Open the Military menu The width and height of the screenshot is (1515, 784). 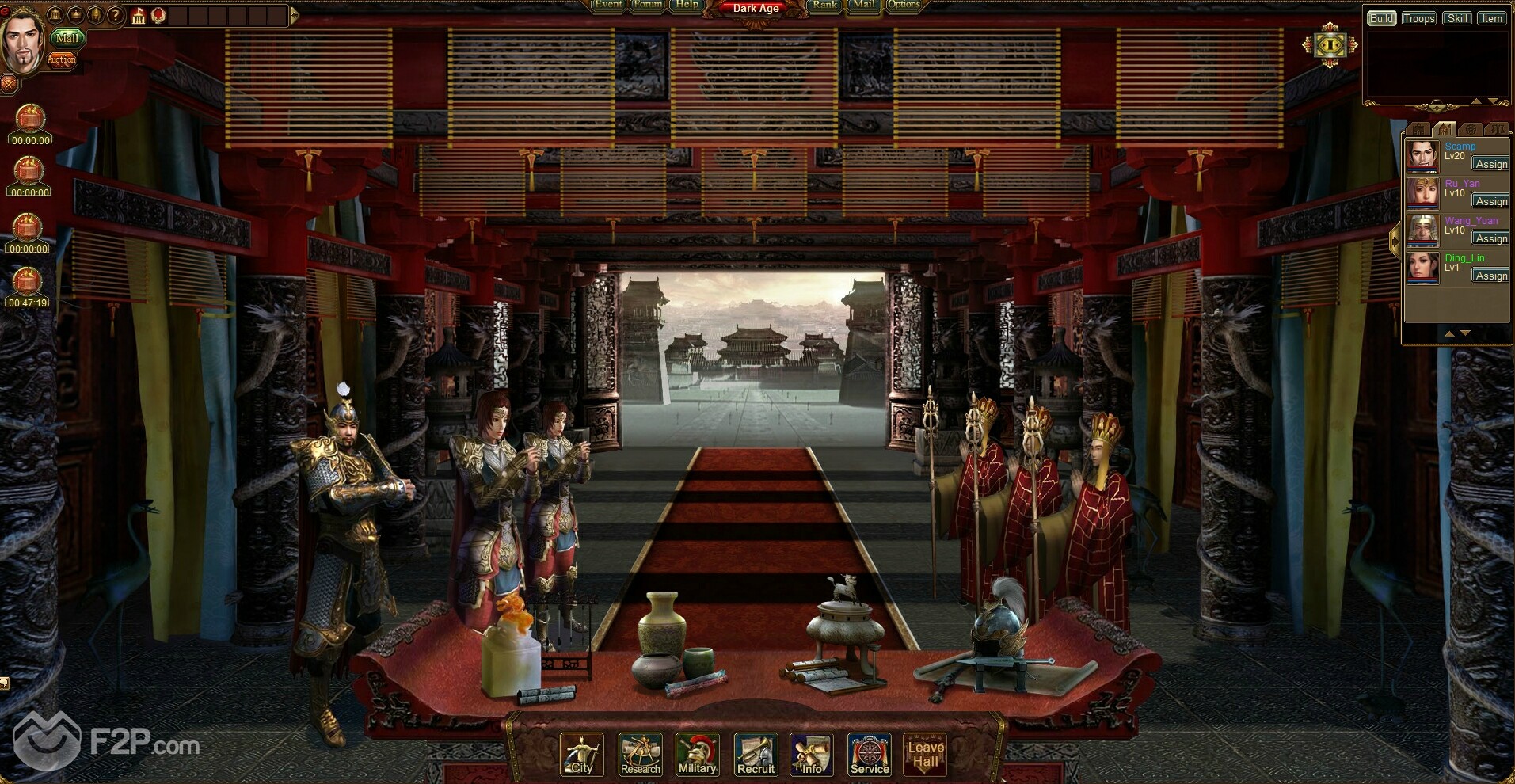[x=698, y=755]
